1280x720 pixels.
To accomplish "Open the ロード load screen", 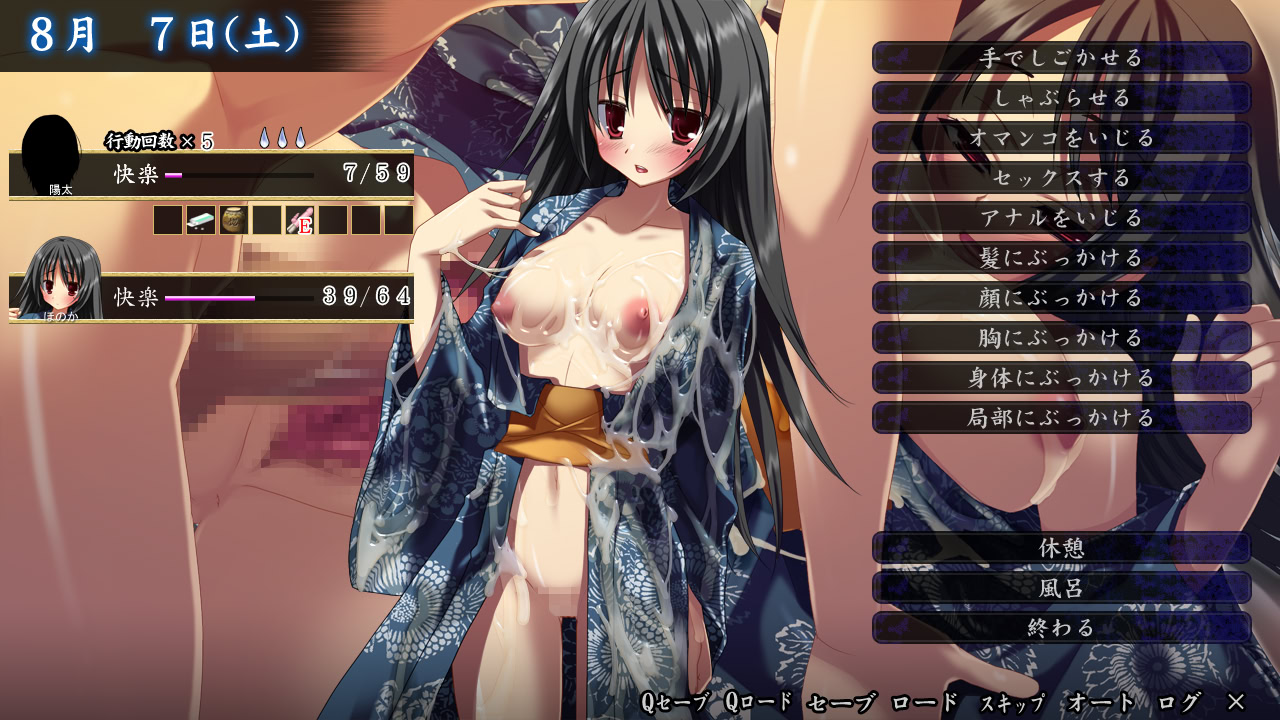I will tap(921, 702).
